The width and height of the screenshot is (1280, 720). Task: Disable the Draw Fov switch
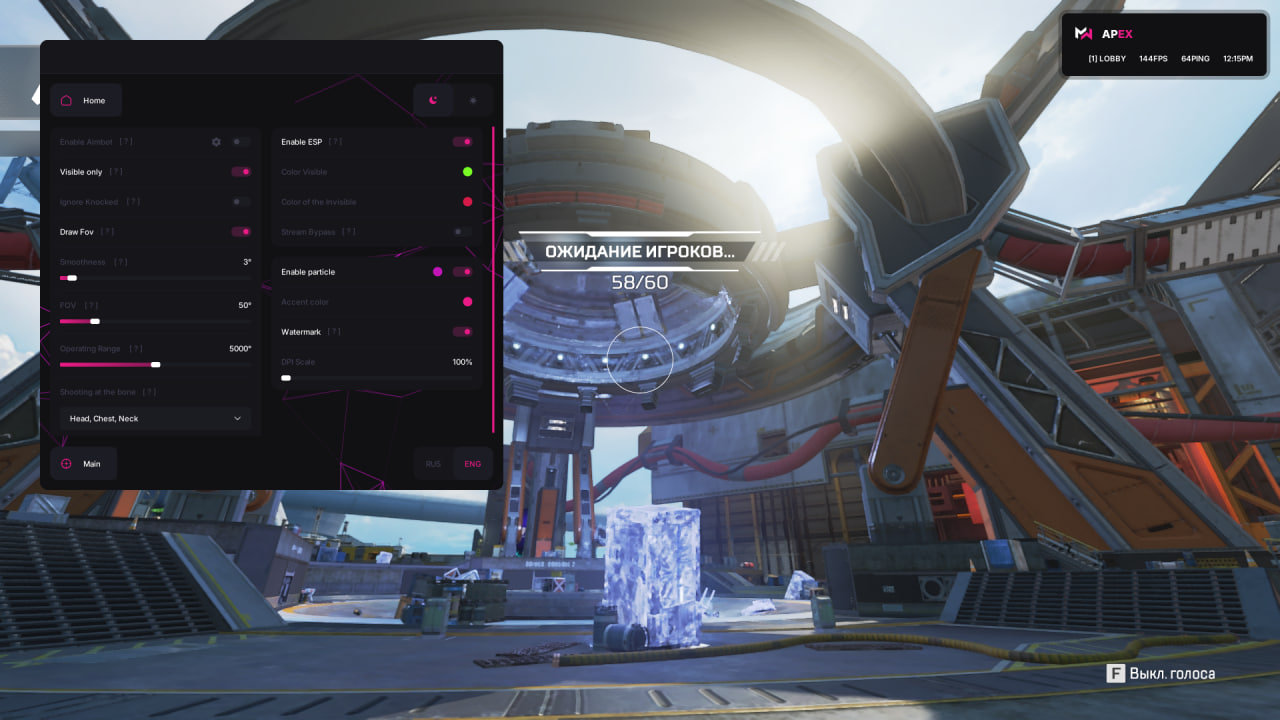coord(241,232)
